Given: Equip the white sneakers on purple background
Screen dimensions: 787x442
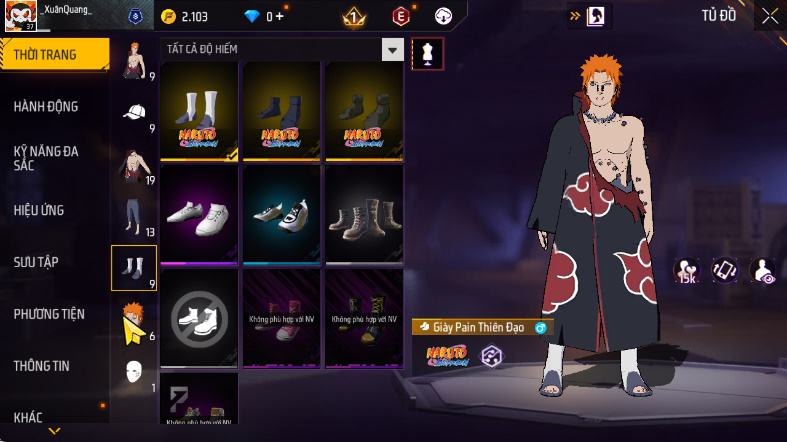Looking at the screenshot, I should [199, 213].
